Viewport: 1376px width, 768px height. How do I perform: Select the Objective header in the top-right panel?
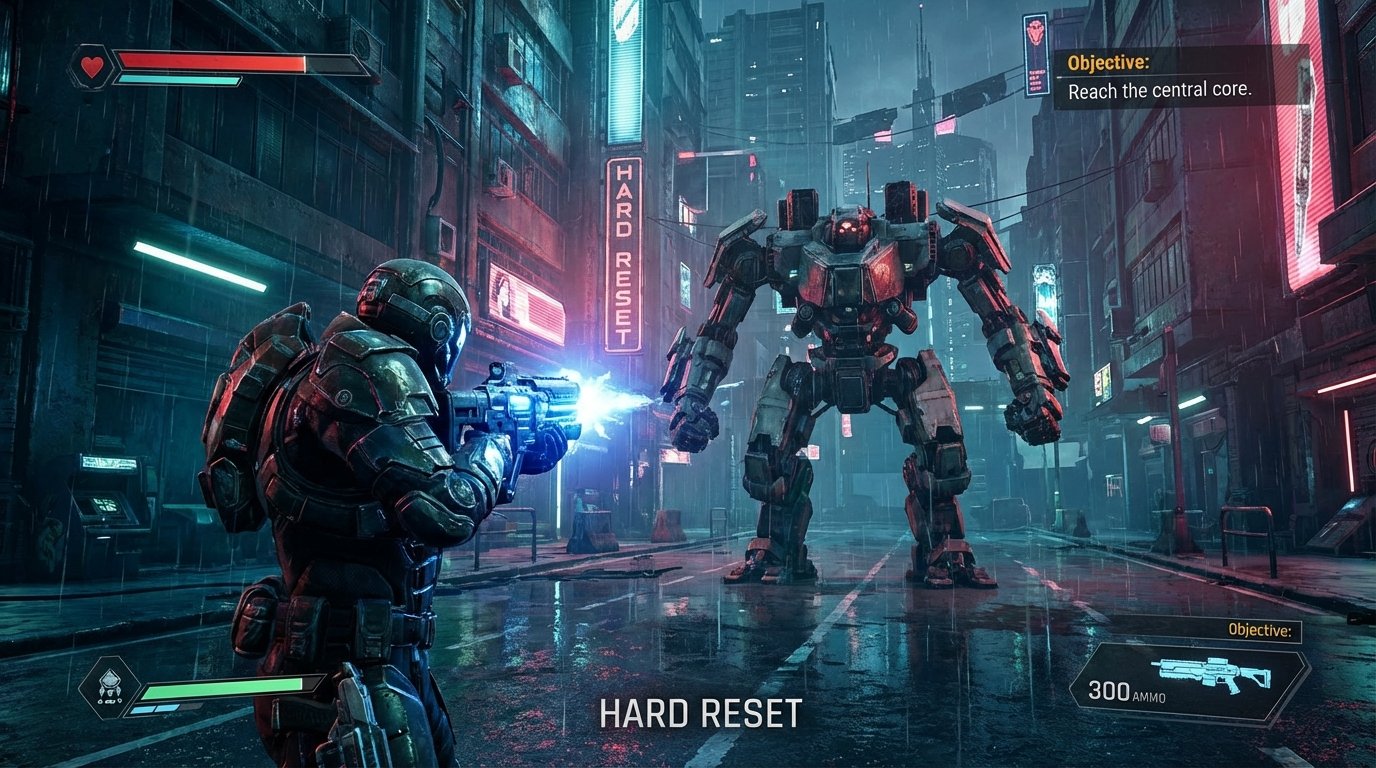coord(1108,61)
